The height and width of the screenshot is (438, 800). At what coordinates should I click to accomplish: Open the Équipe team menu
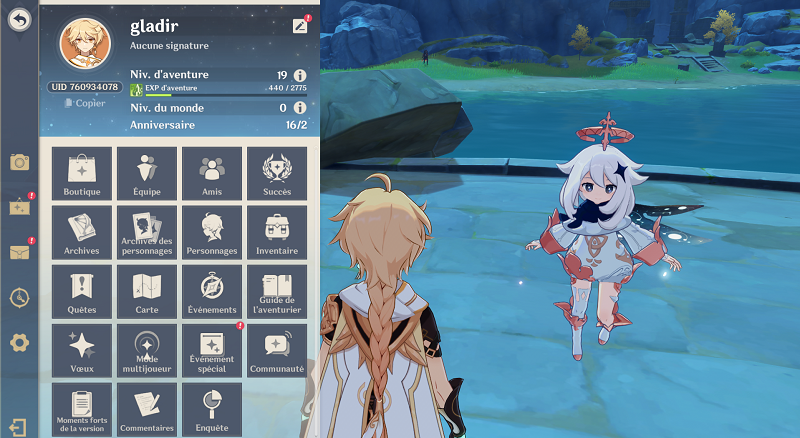pyautogui.click(x=147, y=174)
